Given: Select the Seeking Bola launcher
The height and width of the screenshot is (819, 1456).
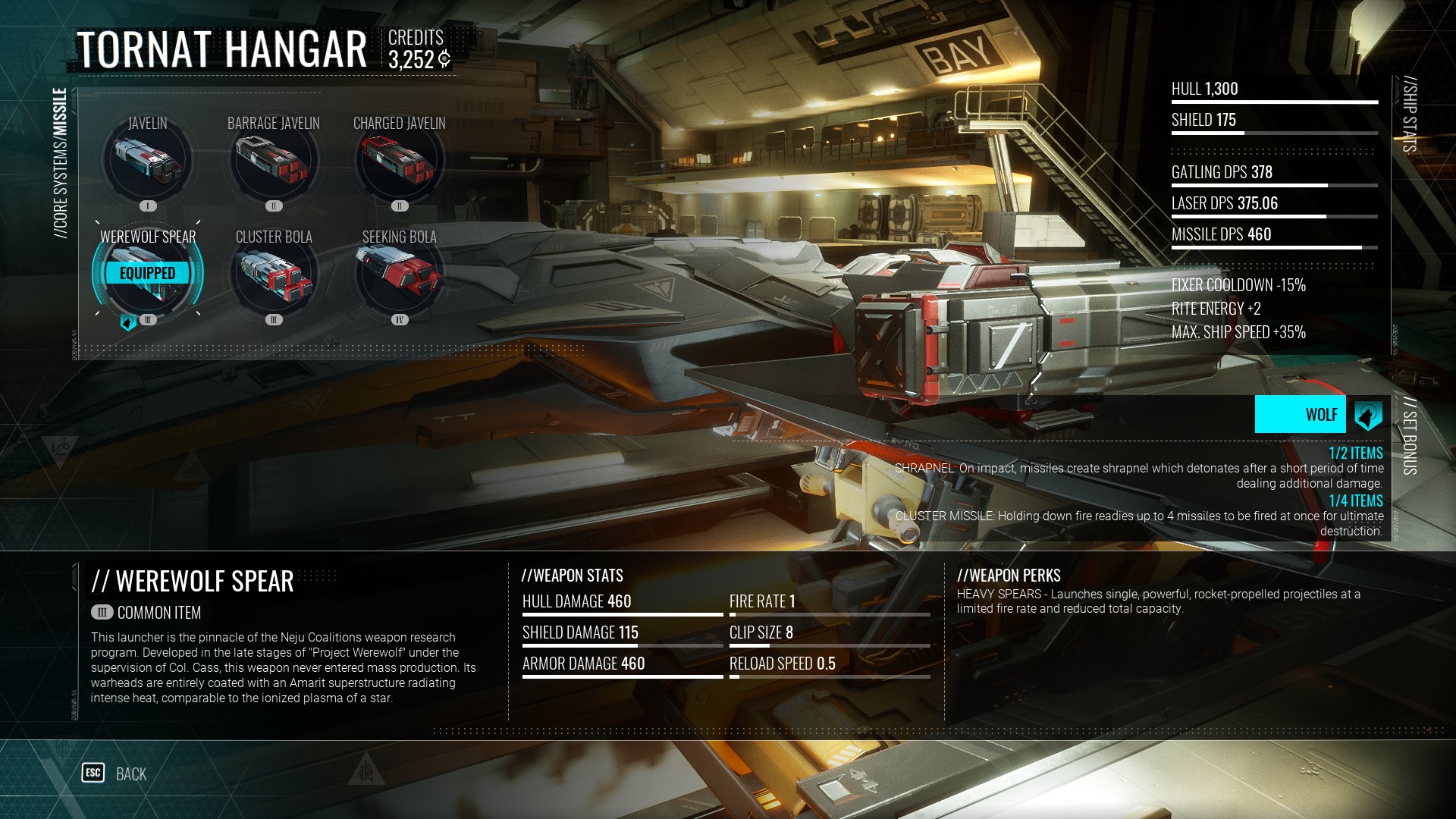Looking at the screenshot, I should point(400,274).
